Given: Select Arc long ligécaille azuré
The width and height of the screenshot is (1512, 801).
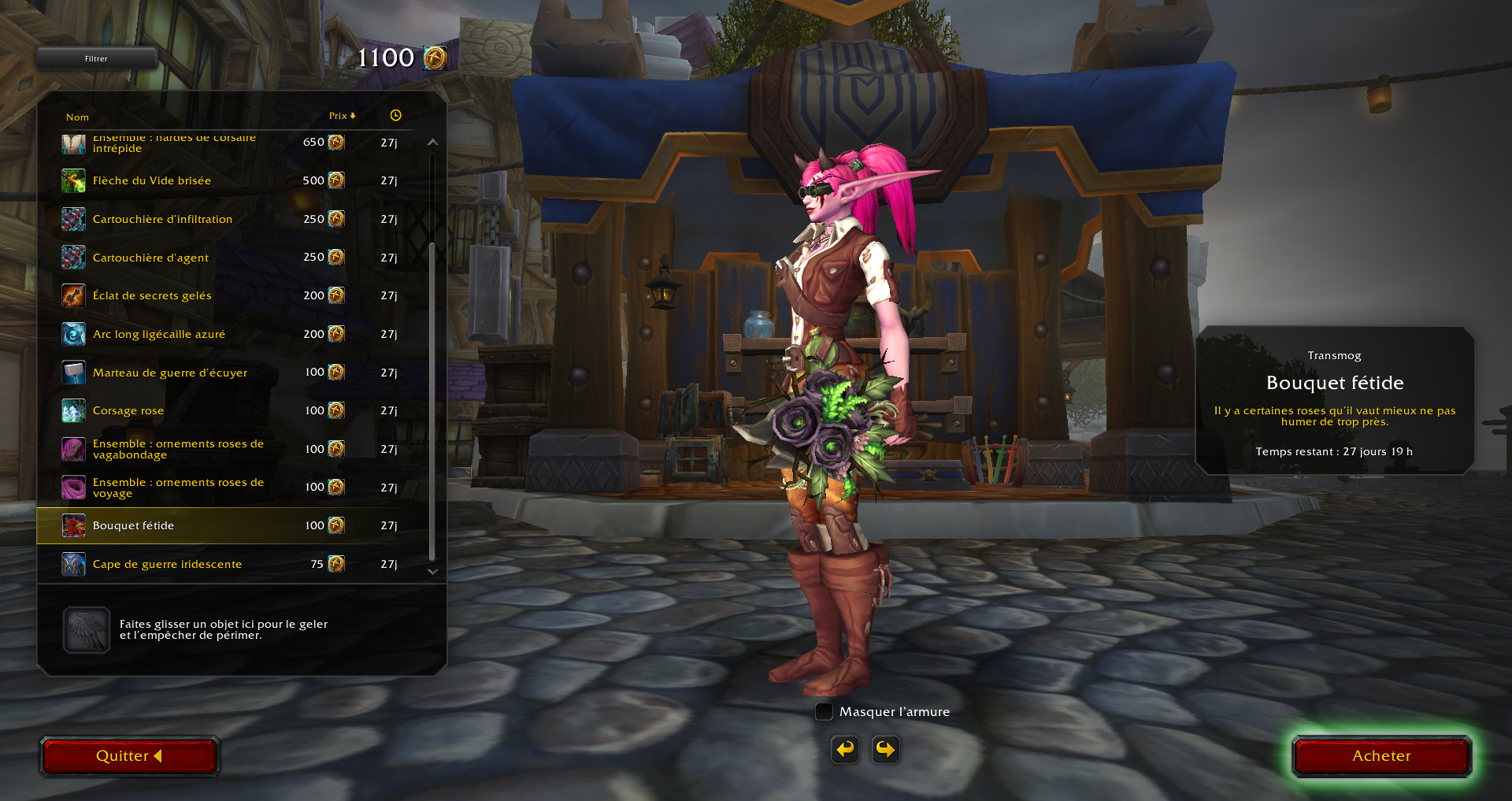Looking at the screenshot, I should tap(159, 334).
